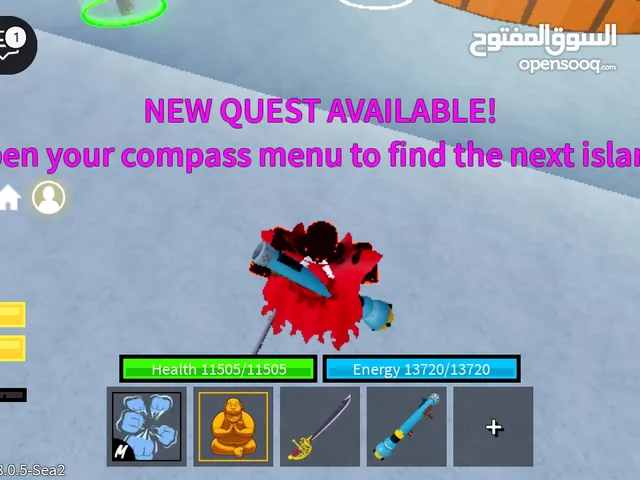Select the blue fist fighting style slot
The height and width of the screenshot is (480, 640).
[146, 427]
